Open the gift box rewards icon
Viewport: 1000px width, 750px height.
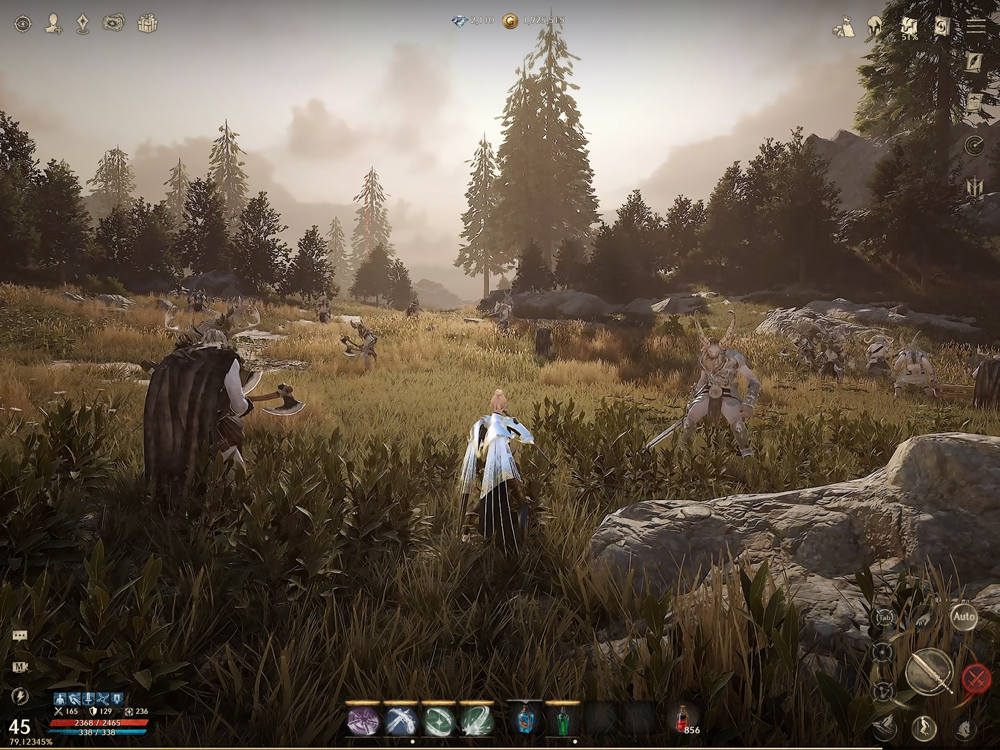(x=147, y=23)
